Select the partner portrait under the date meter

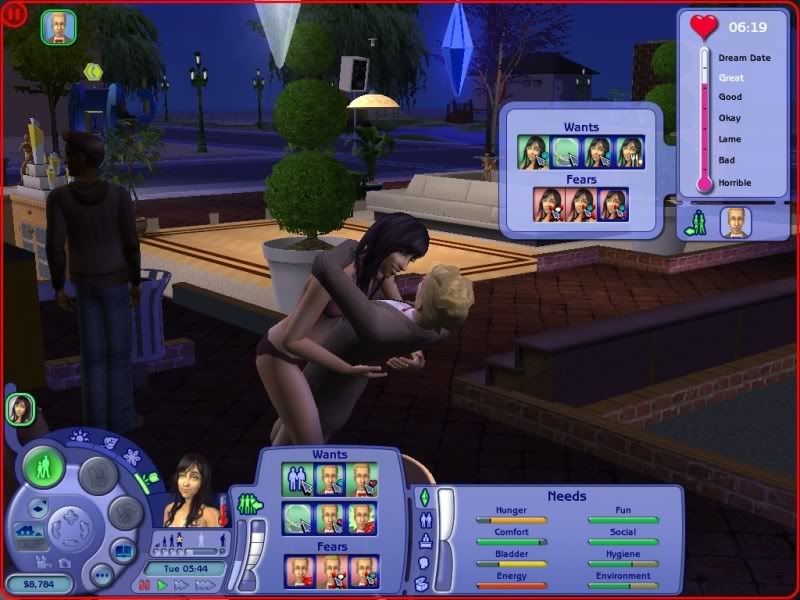pos(736,222)
